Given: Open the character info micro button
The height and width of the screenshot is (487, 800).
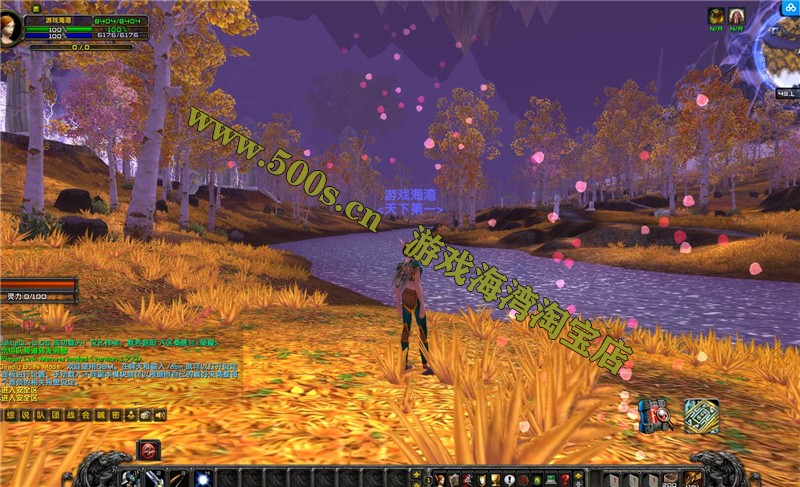Looking at the screenshot, I should tap(441, 480).
